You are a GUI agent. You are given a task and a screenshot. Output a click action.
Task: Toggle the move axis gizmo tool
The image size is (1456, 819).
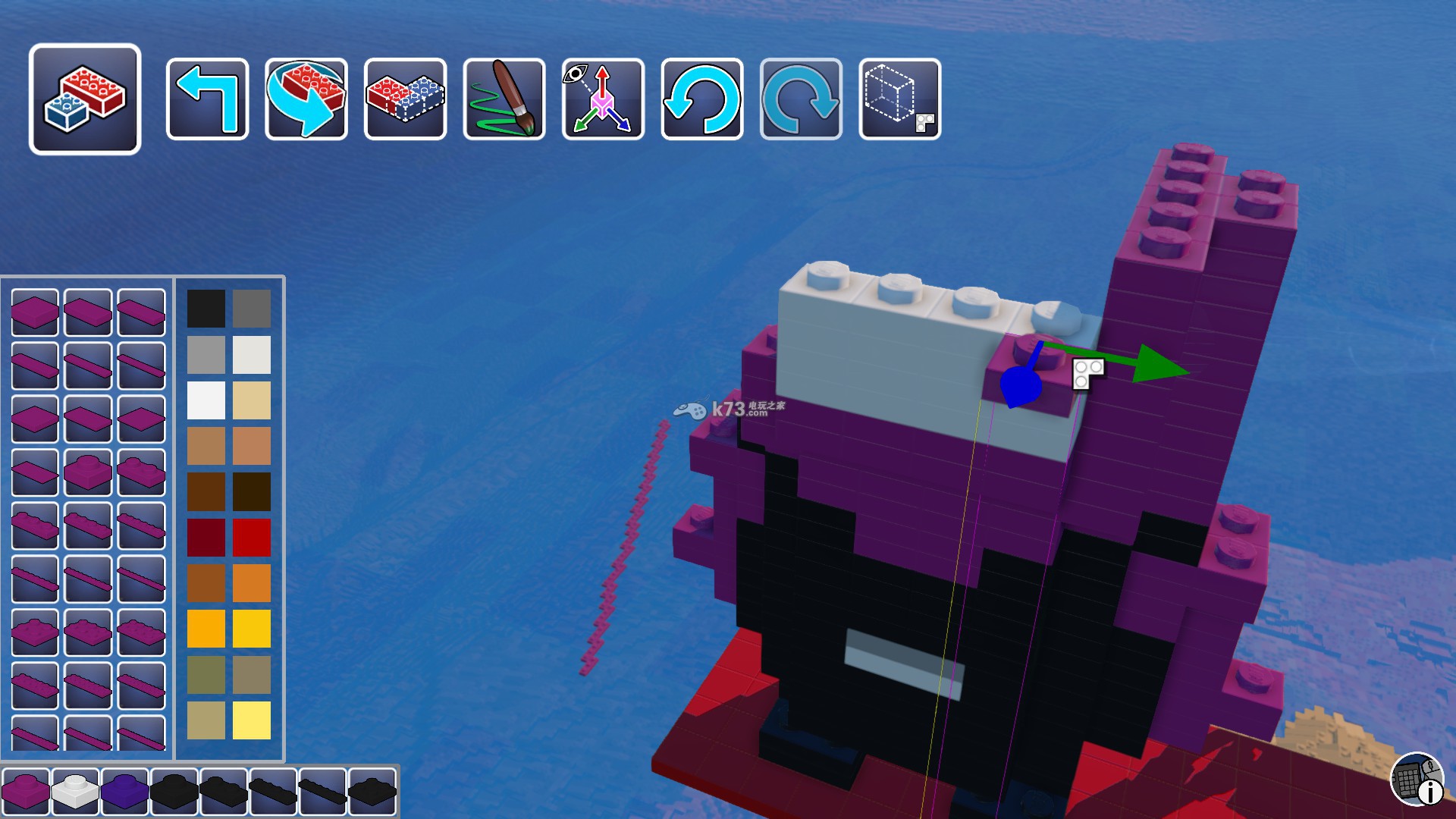pos(603,99)
